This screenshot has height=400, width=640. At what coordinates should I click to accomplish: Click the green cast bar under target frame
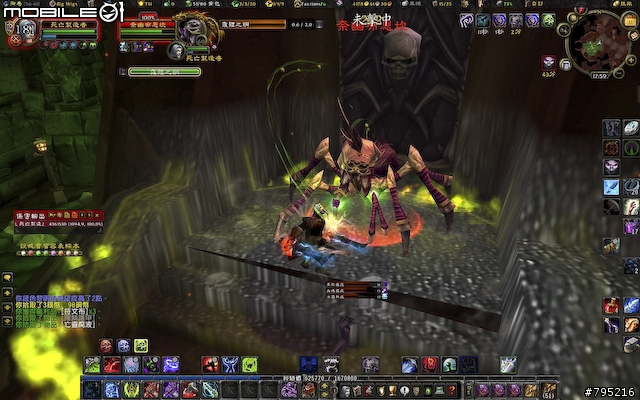pos(165,71)
